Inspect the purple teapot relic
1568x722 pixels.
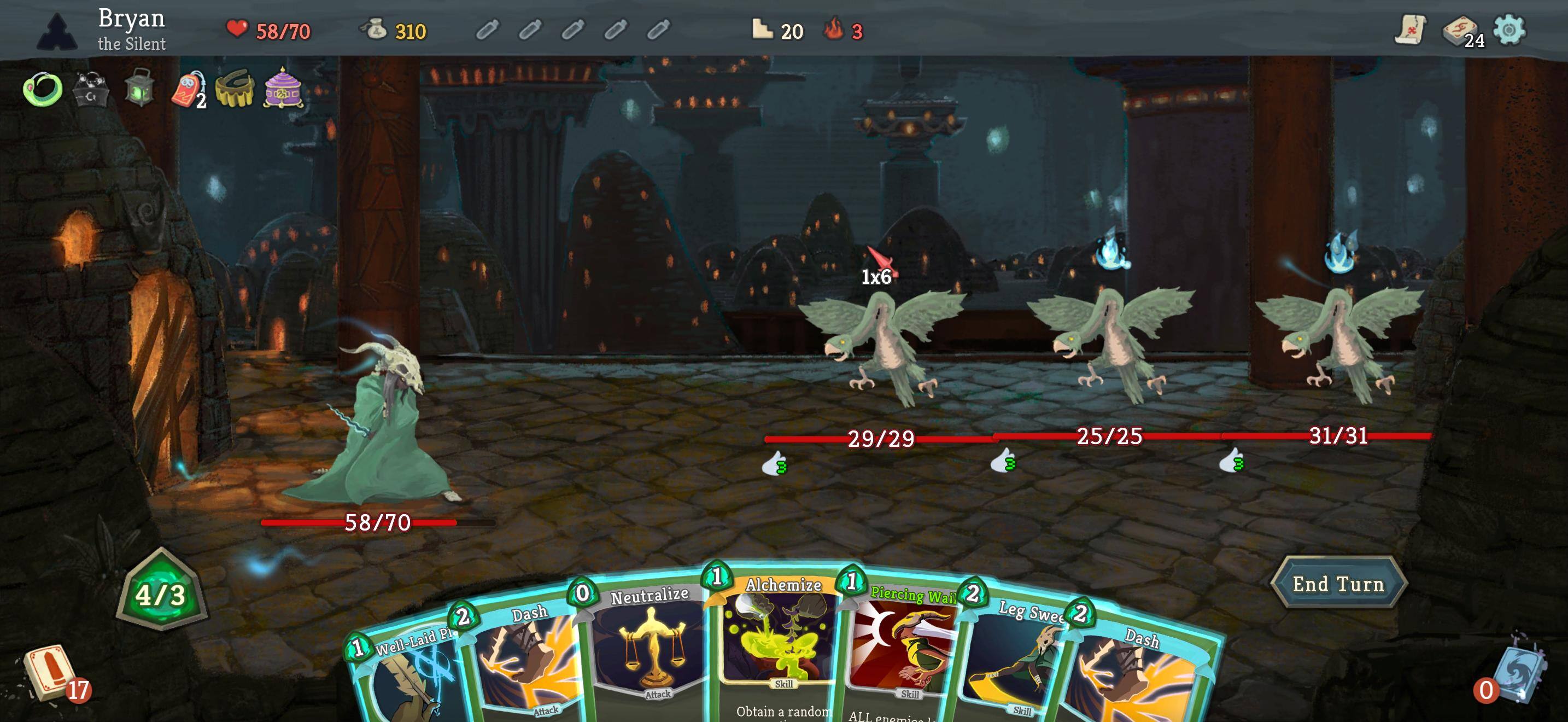click(x=283, y=88)
